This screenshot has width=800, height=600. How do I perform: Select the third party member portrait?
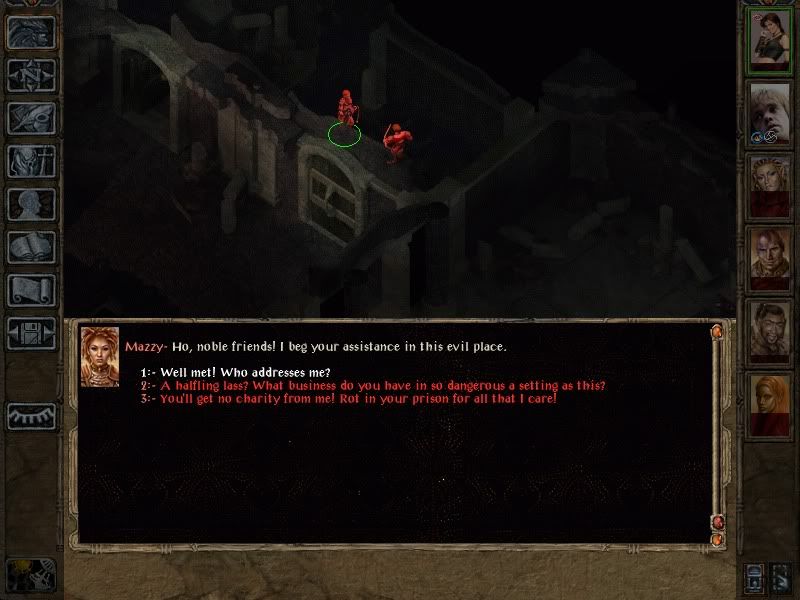click(771, 186)
